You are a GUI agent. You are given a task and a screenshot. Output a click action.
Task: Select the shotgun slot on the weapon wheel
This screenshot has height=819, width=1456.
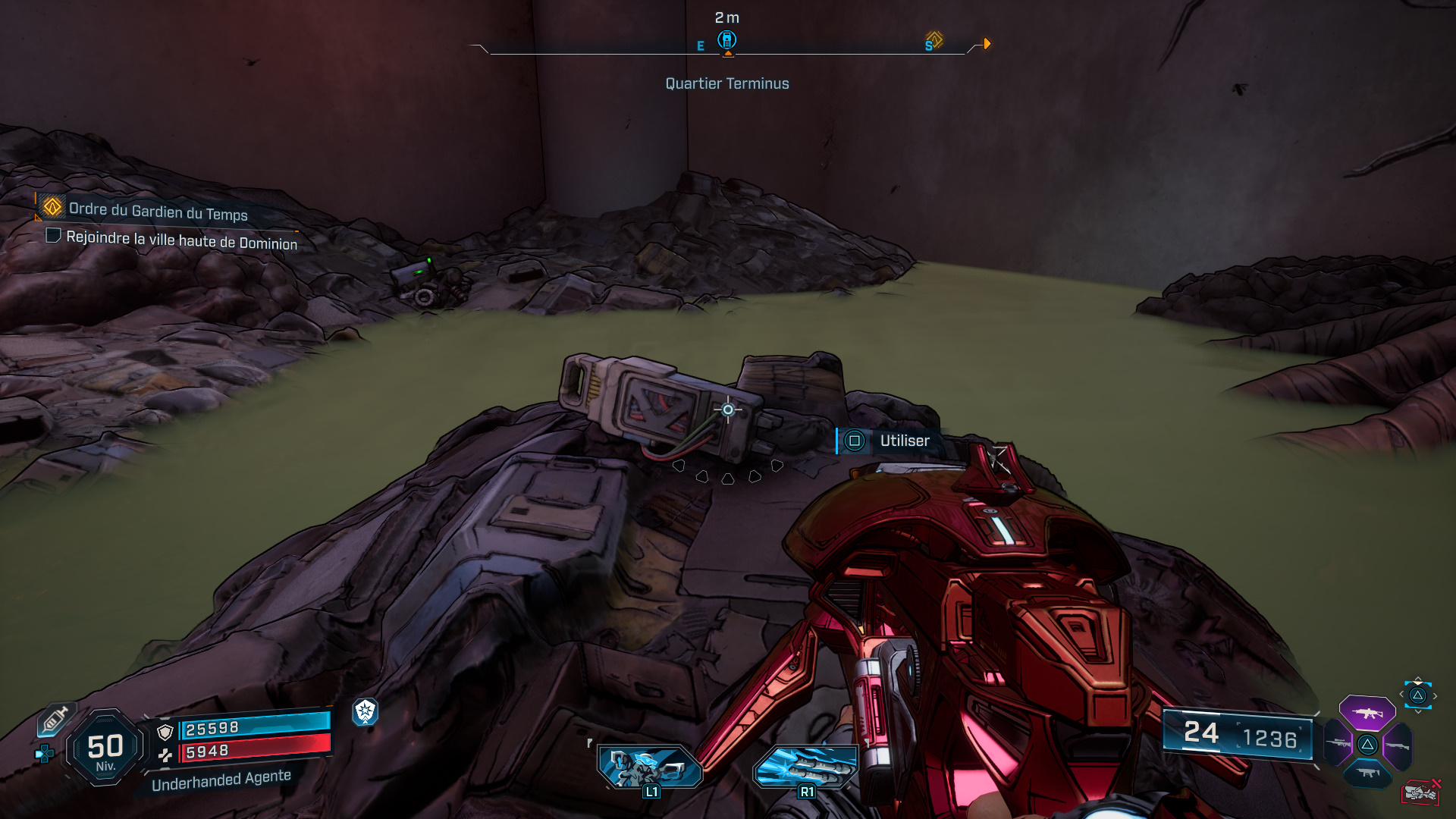tap(1398, 745)
